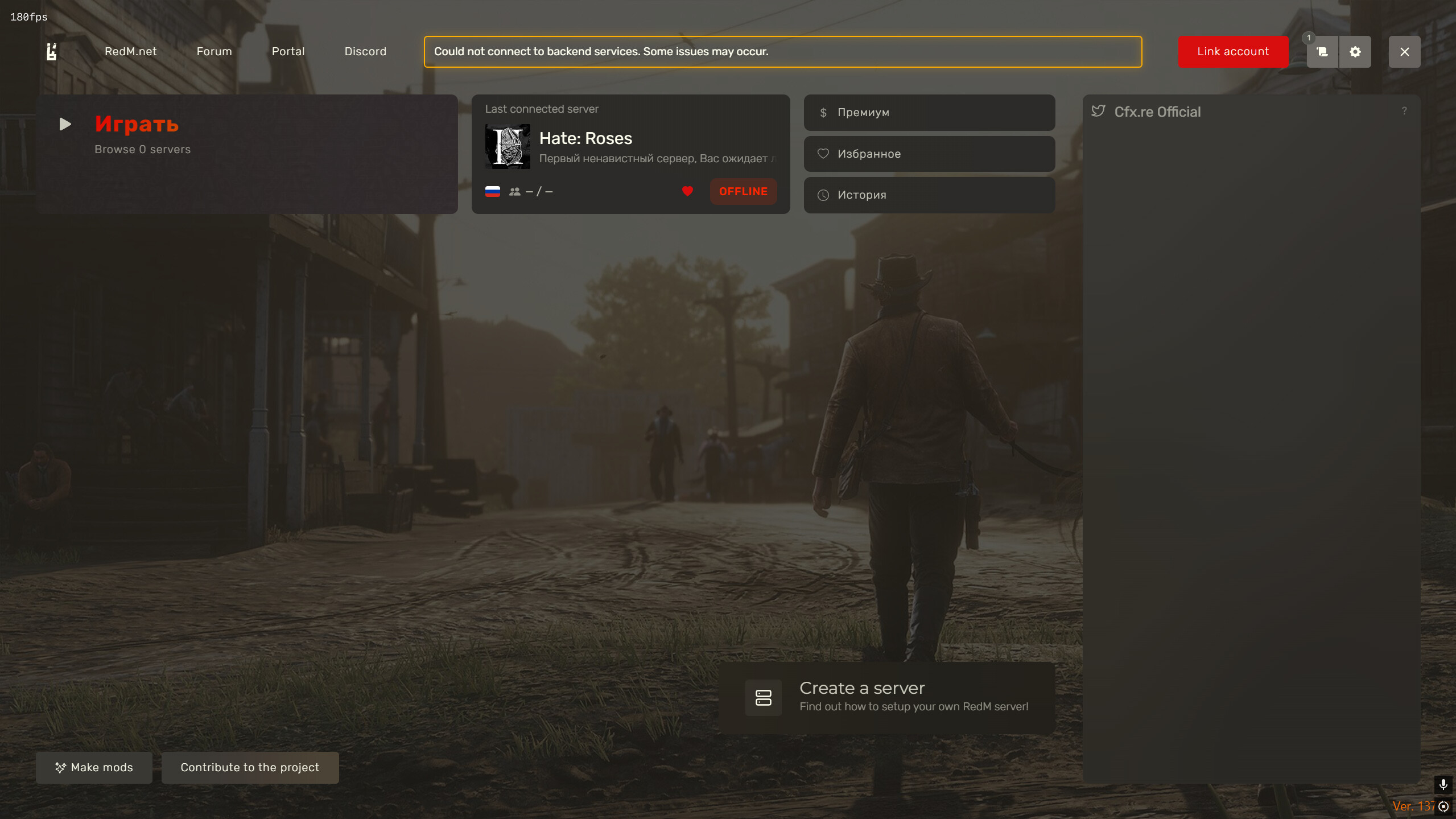Viewport: 1456px width, 819px height.
Task: Toggle the favorite heart on Hate: Roses
Action: (x=687, y=191)
